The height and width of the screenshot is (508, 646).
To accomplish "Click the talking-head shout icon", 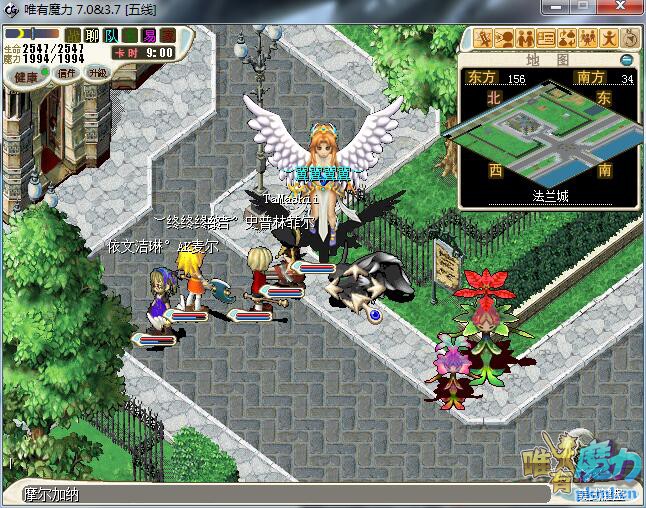I will 505,39.
